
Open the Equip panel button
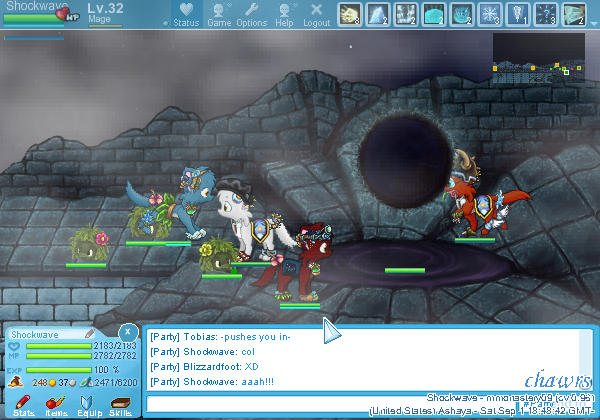tap(88, 404)
